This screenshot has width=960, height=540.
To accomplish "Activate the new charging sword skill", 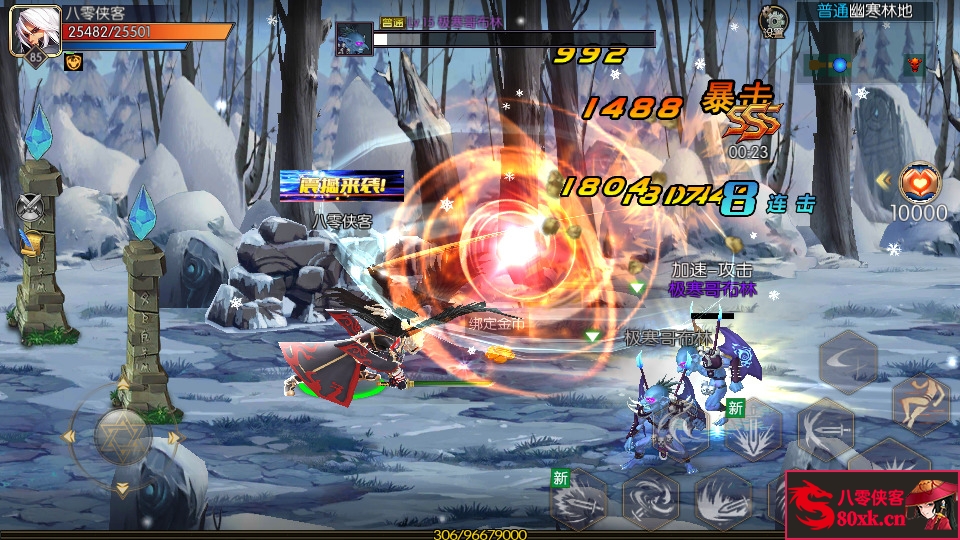I will 578,498.
